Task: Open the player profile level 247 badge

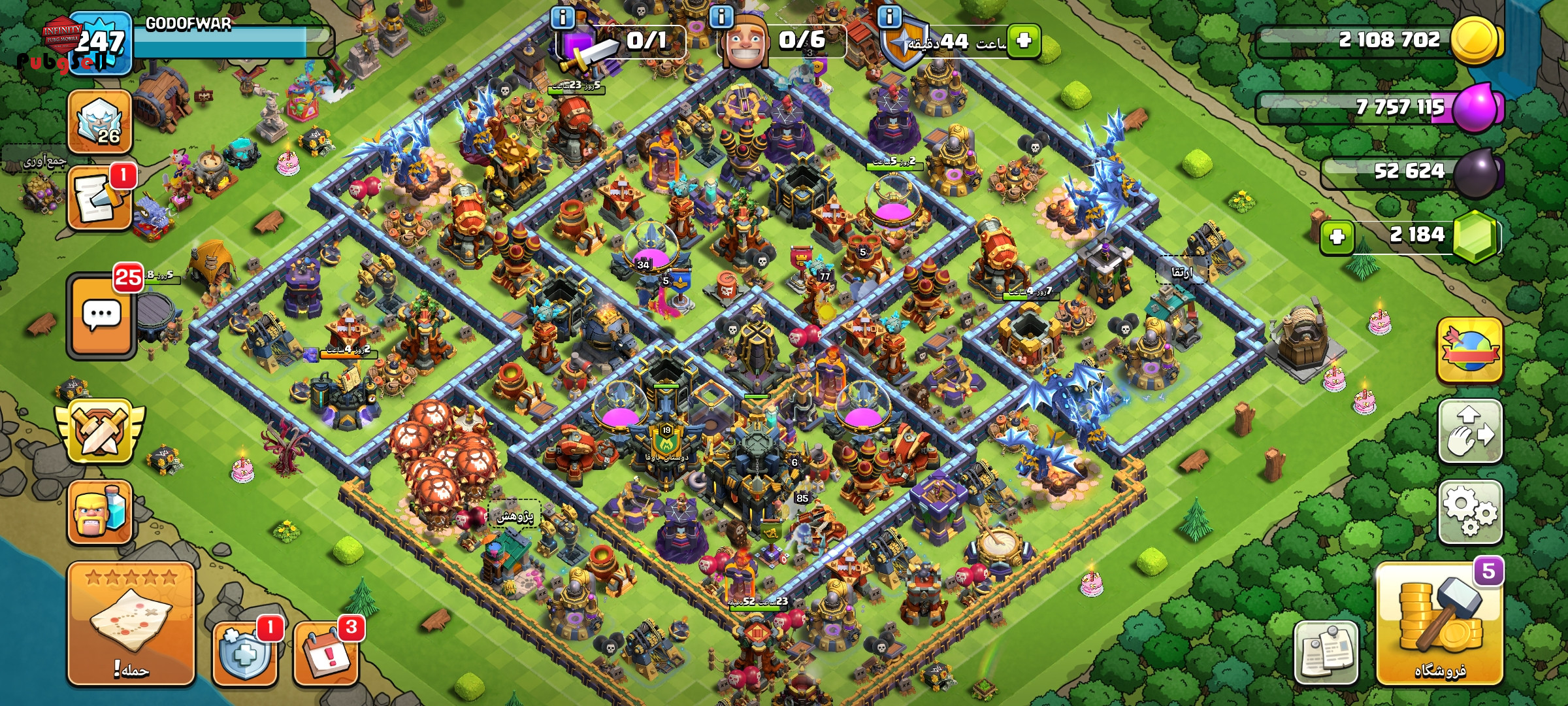Action: pos(100,43)
